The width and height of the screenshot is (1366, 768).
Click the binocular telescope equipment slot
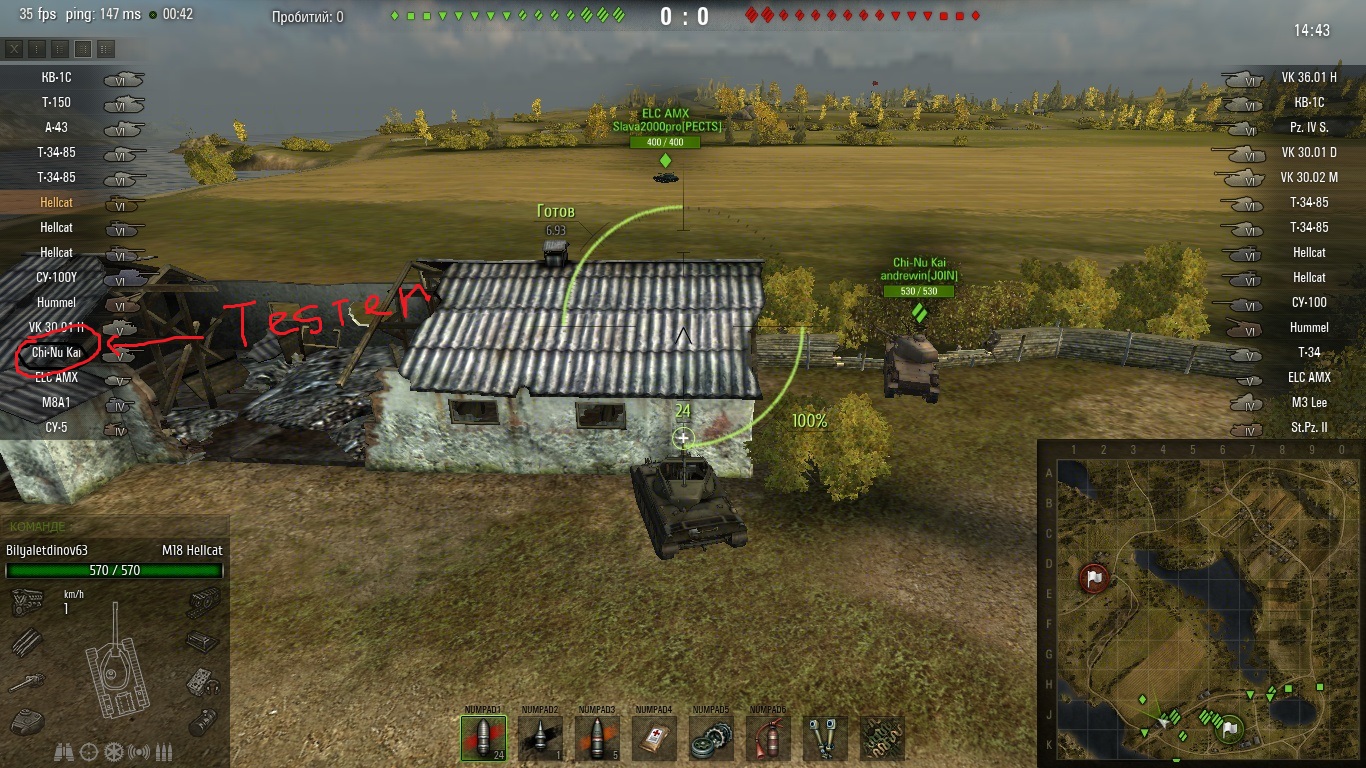click(x=825, y=738)
